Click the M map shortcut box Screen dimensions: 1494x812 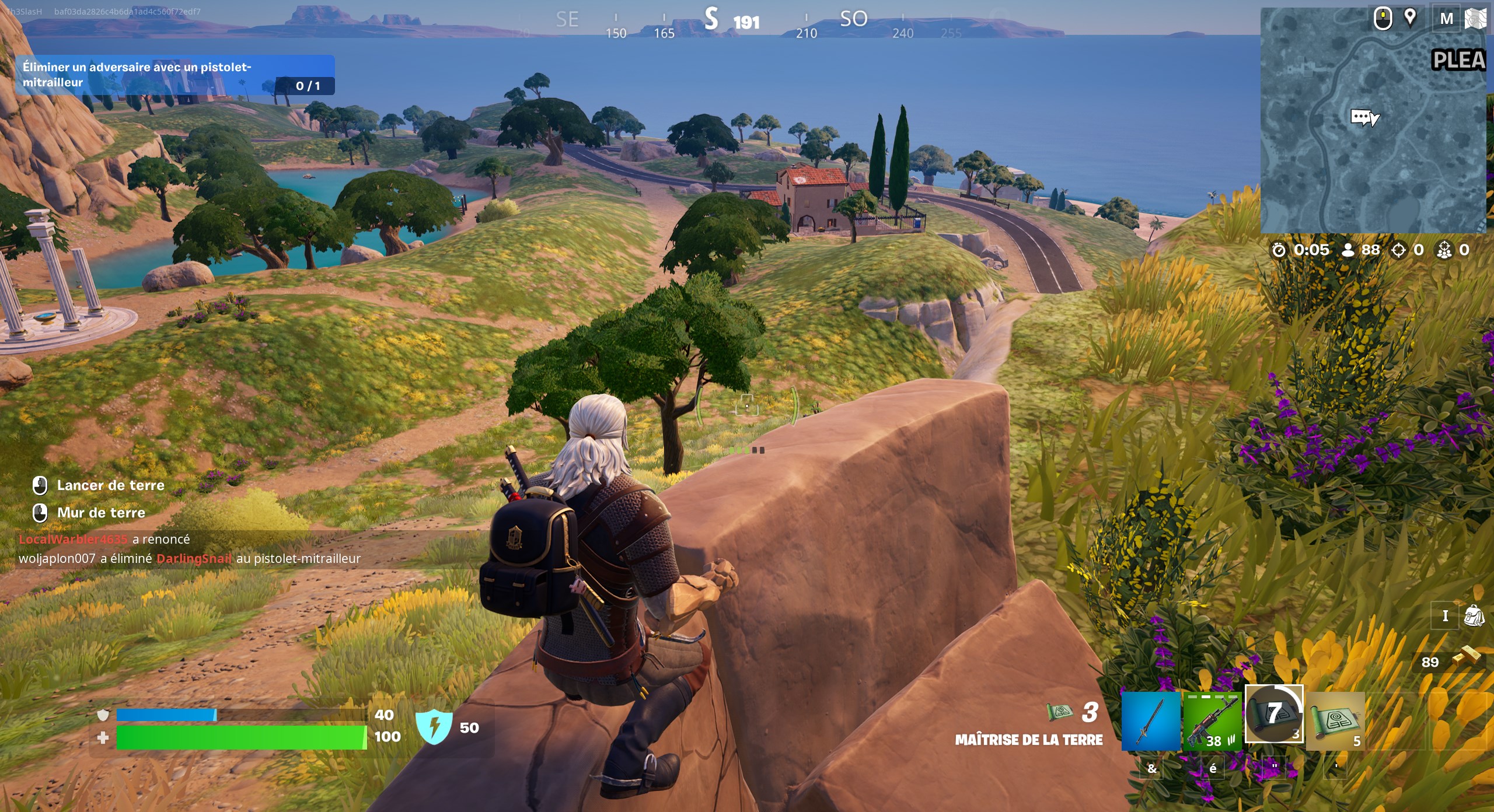coord(1446,18)
